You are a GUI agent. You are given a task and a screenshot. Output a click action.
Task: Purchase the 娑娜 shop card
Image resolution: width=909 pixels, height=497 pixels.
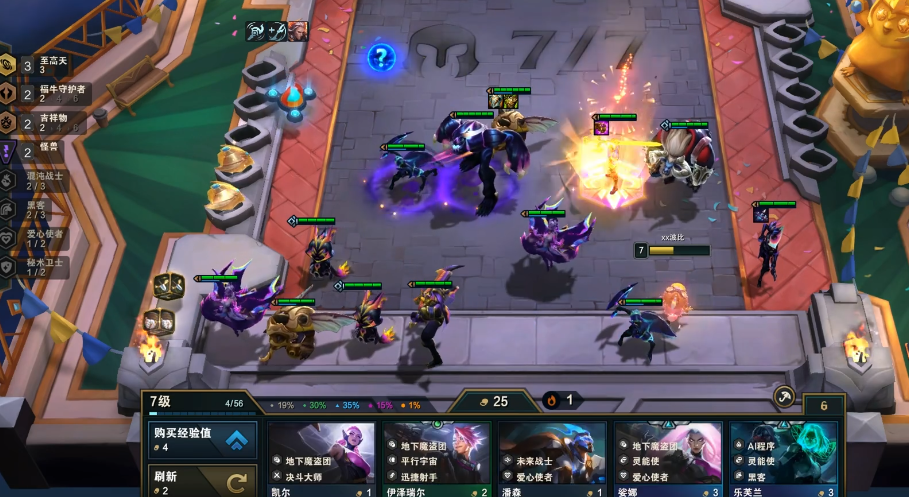click(x=668, y=457)
